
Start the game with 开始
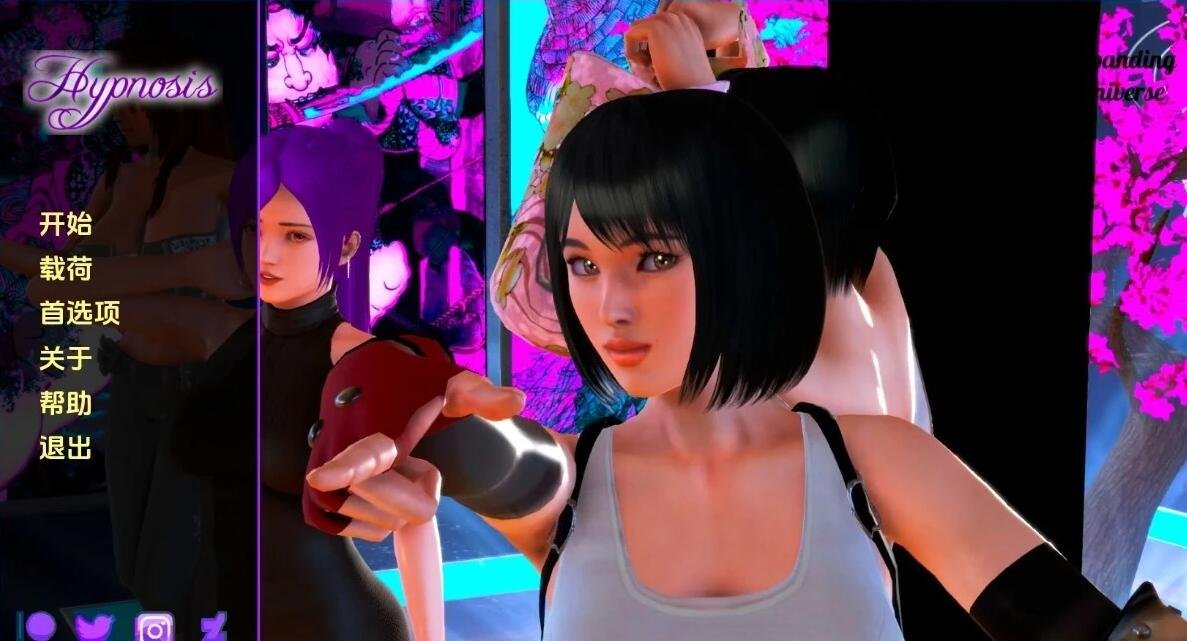tap(65, 224)
